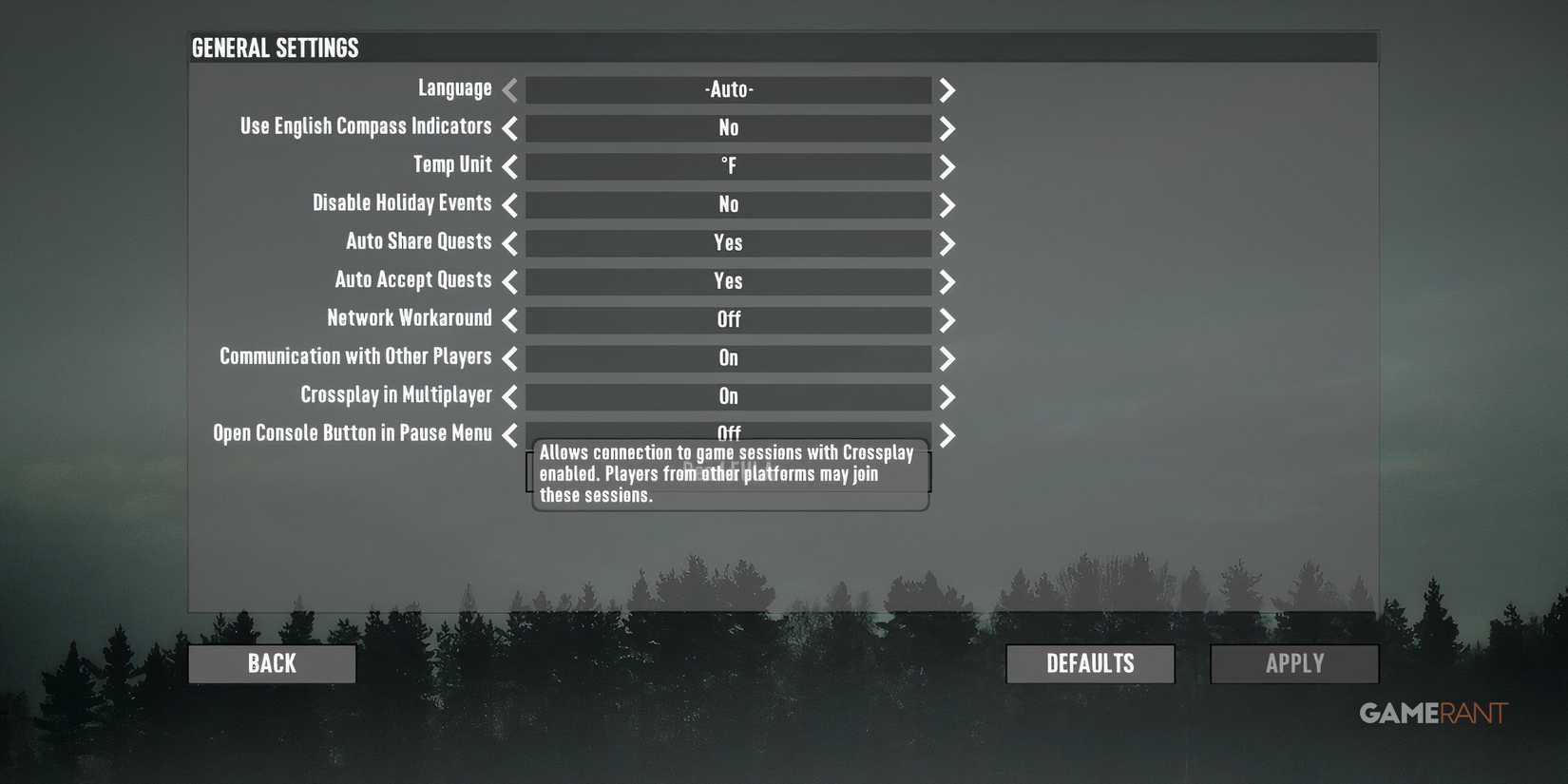Open the Language selector showing -Auto-
This screenshot has width=1568, height=784.
point(728,89)
